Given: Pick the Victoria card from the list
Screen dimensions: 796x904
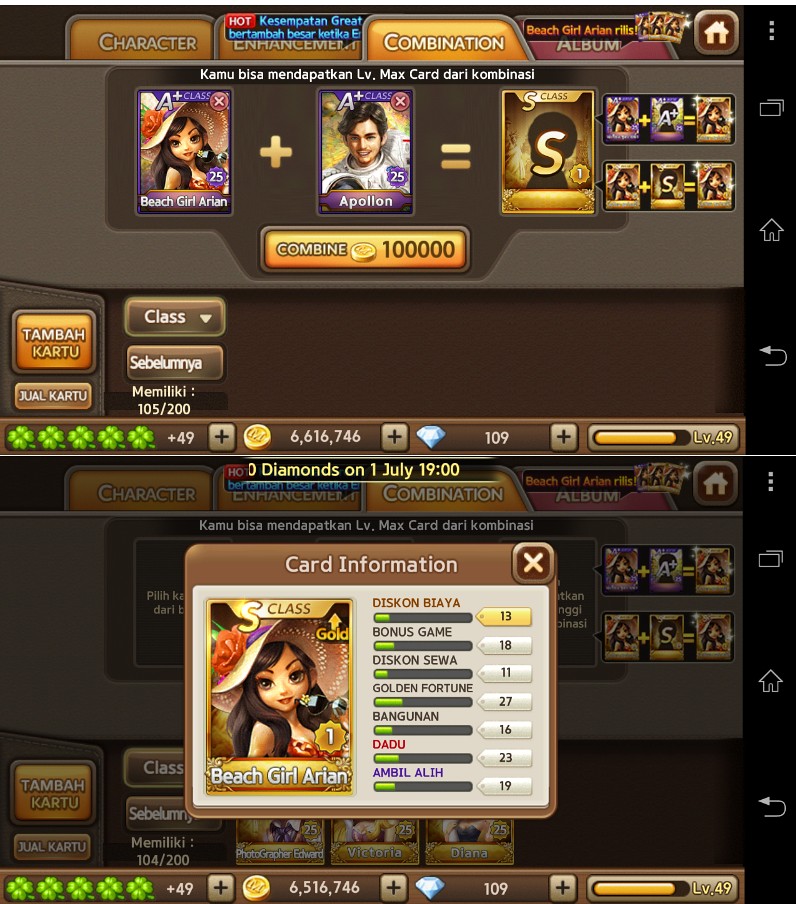Looking at the screenshot, I should point(375,842).
